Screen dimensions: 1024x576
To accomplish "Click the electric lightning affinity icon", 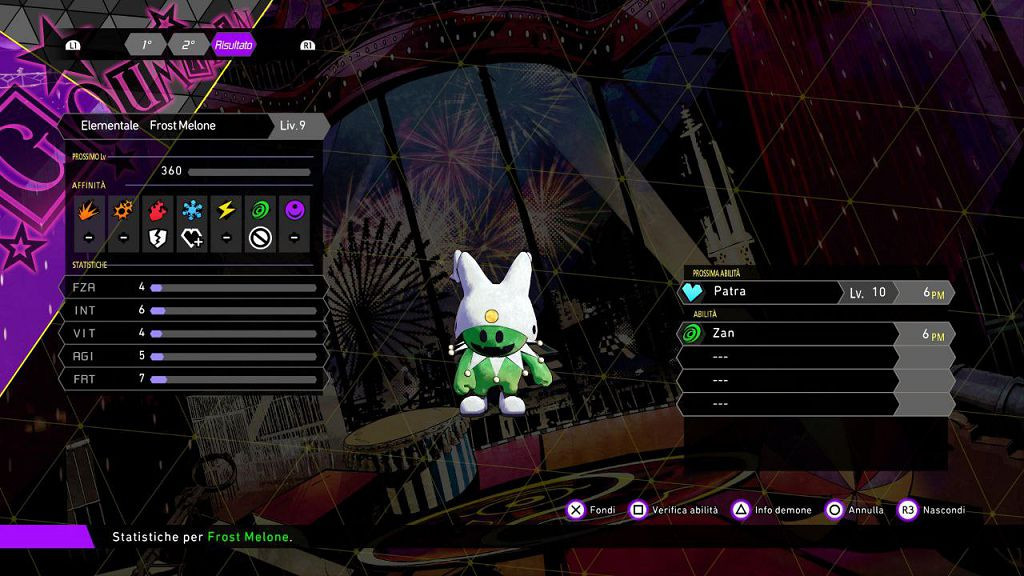I will pos(226,210).
